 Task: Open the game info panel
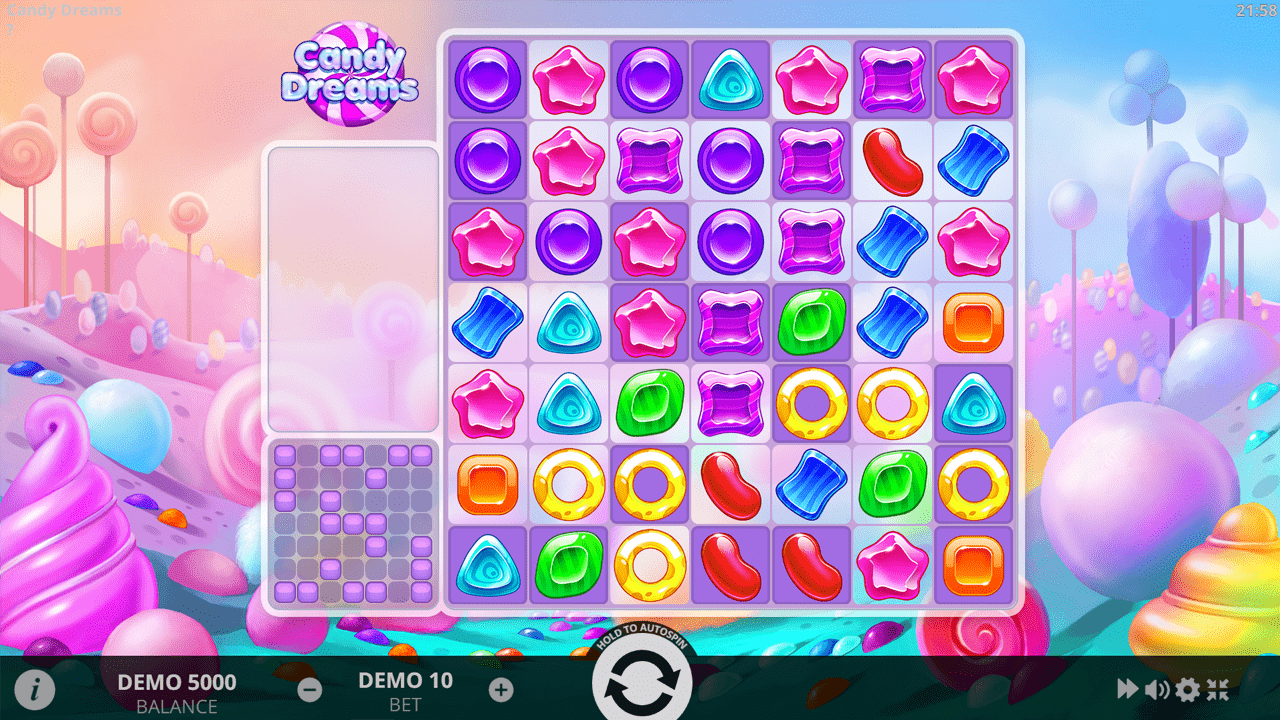click(x=33, y=688)
